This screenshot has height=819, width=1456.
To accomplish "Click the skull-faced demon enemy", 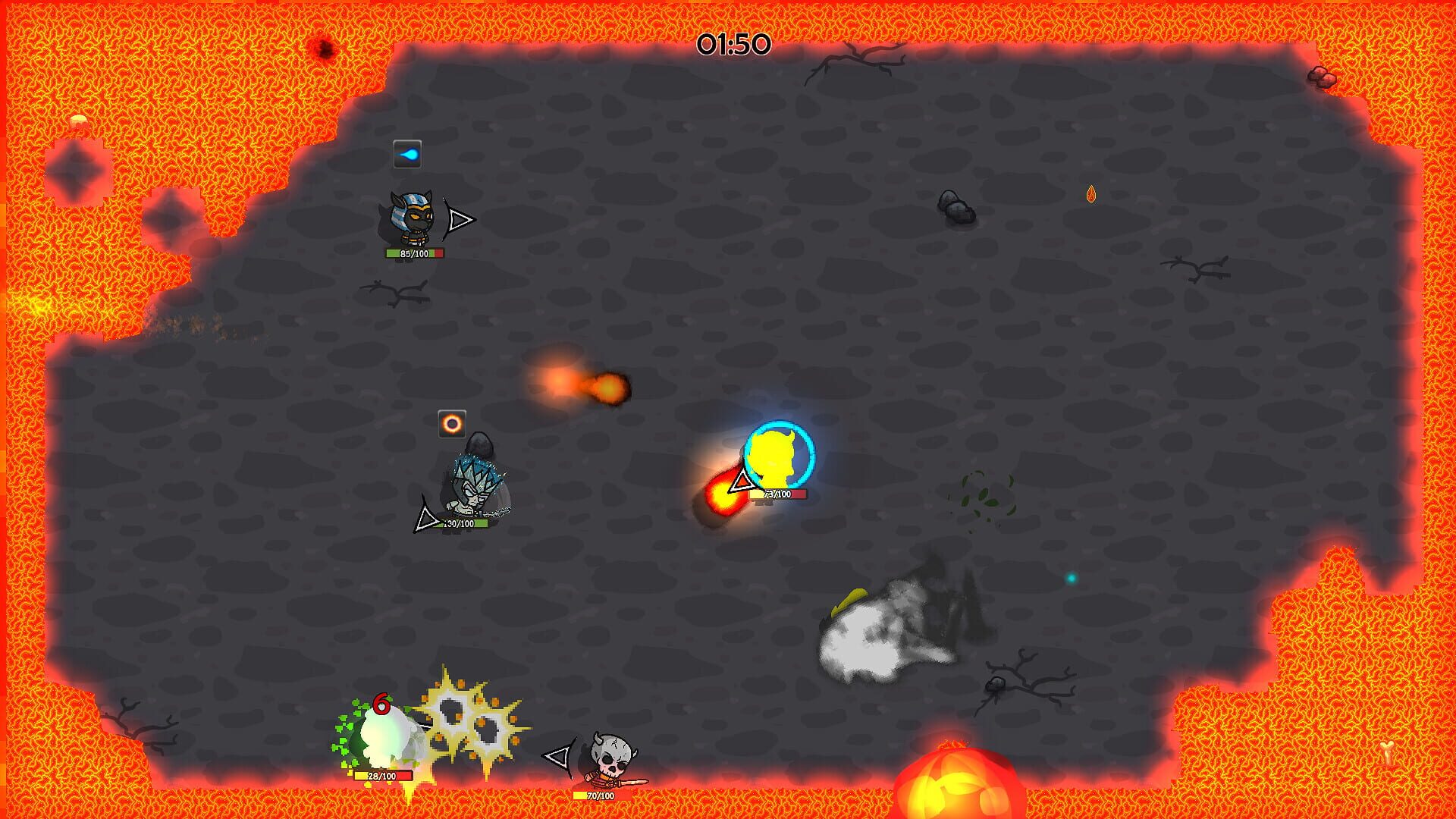I will point(611,758).
